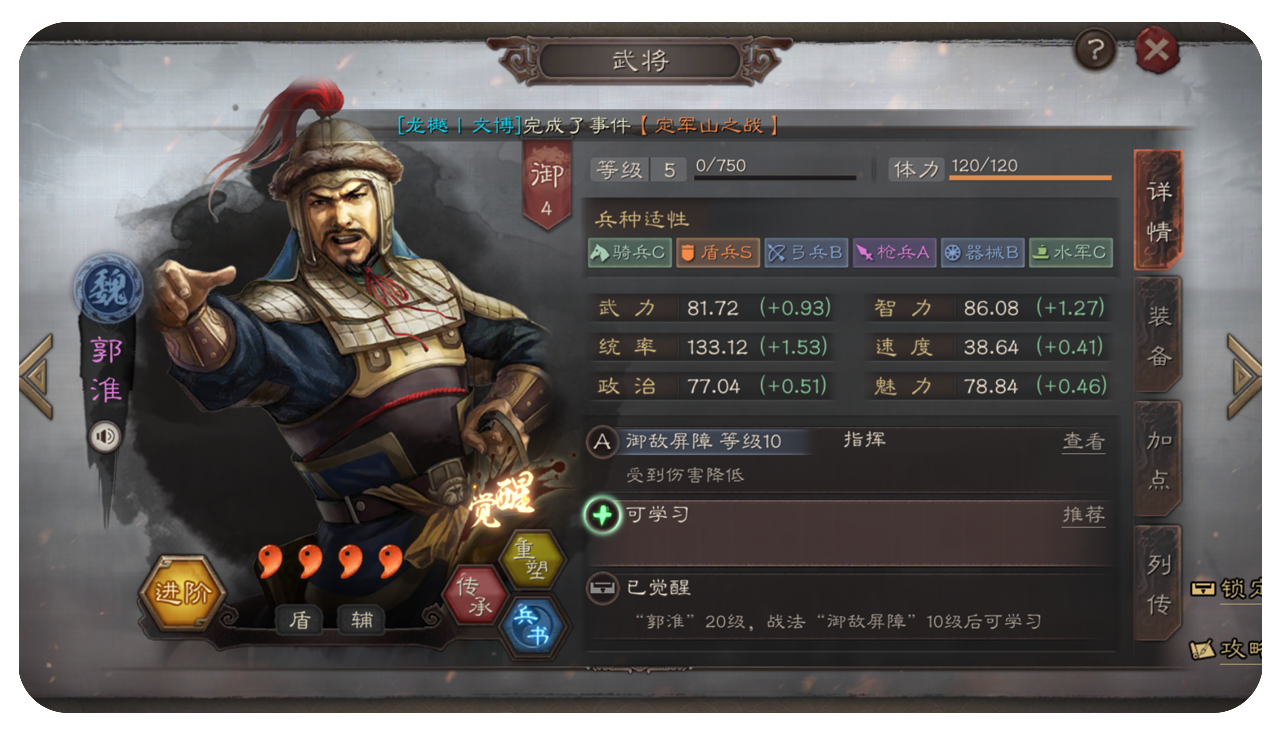This screenshot has width=1280, height=740.
Task: Click the 推荐 recommended skills link
Action: (1085, 516)
